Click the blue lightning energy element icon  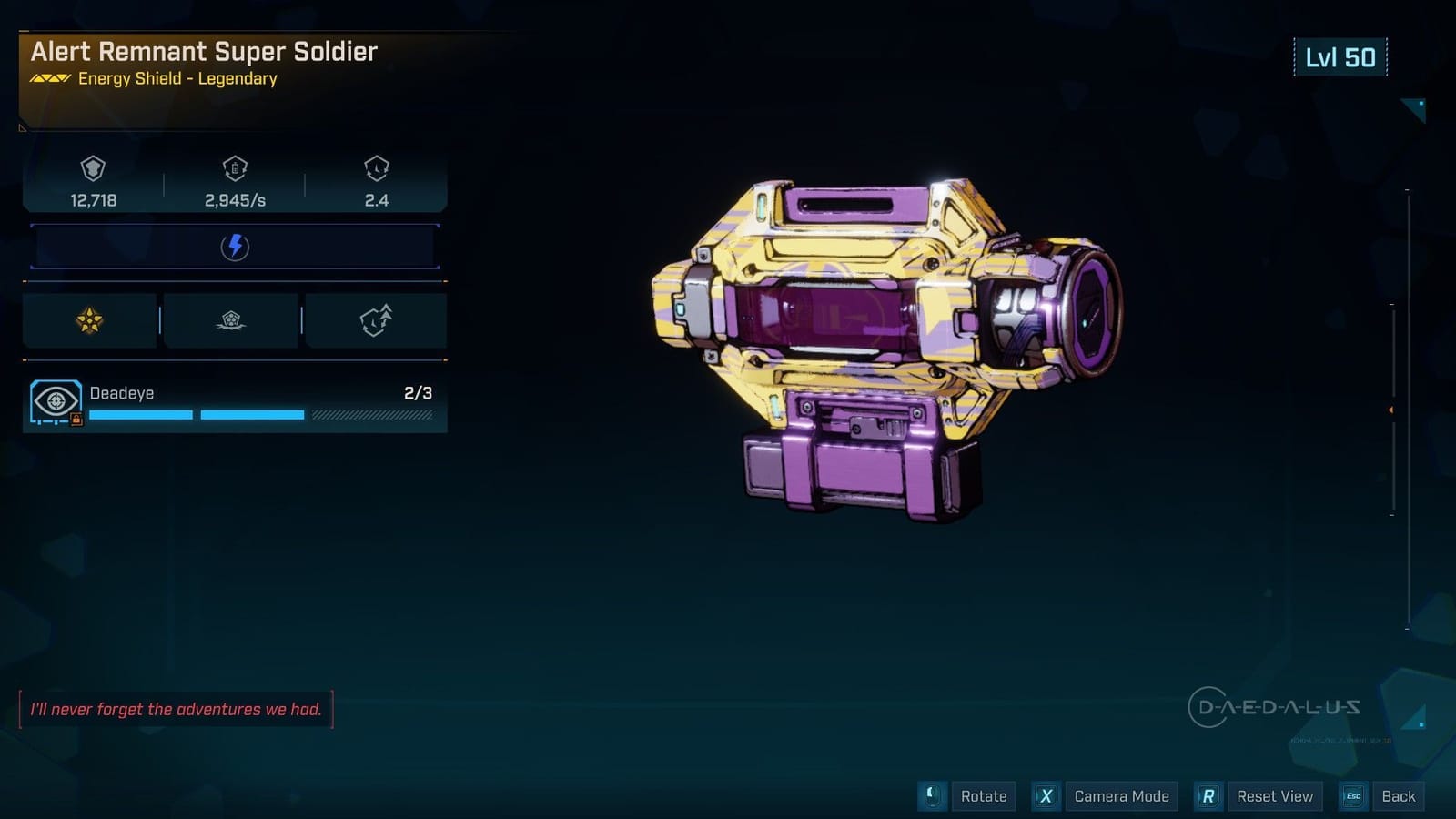(x=235, y=246)
